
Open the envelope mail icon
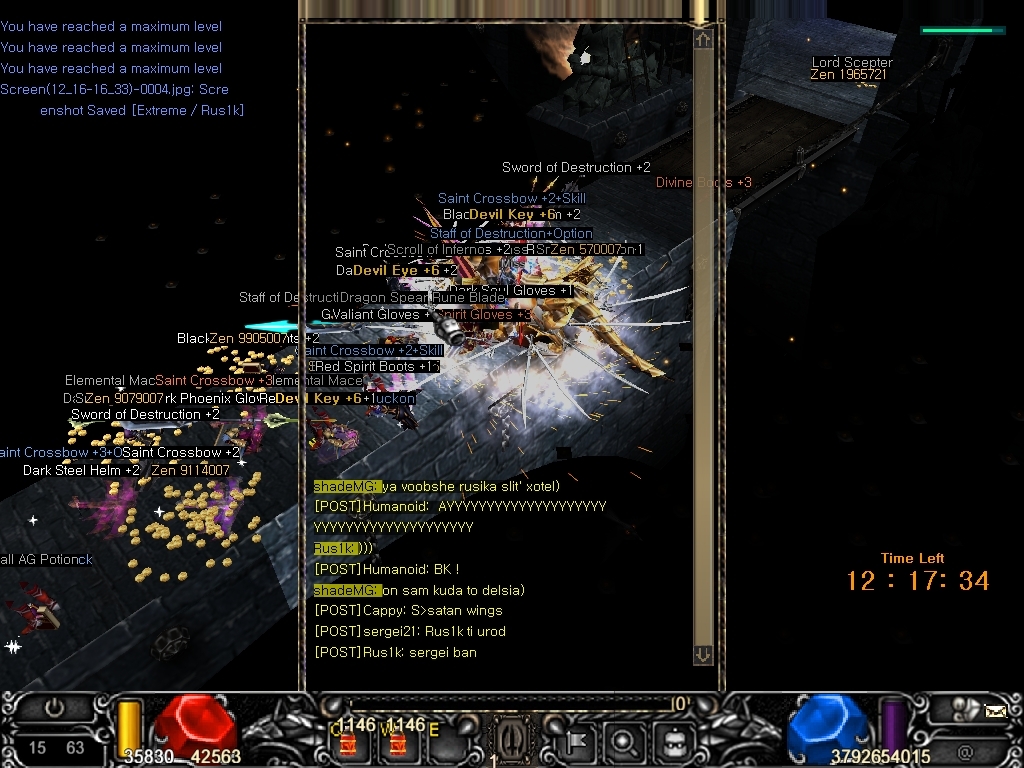[x=995, y=711]
